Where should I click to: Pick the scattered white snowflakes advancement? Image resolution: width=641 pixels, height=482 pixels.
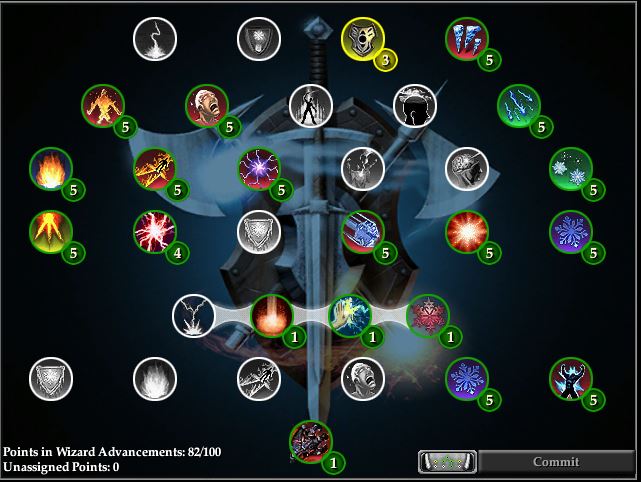pos(570,168)
